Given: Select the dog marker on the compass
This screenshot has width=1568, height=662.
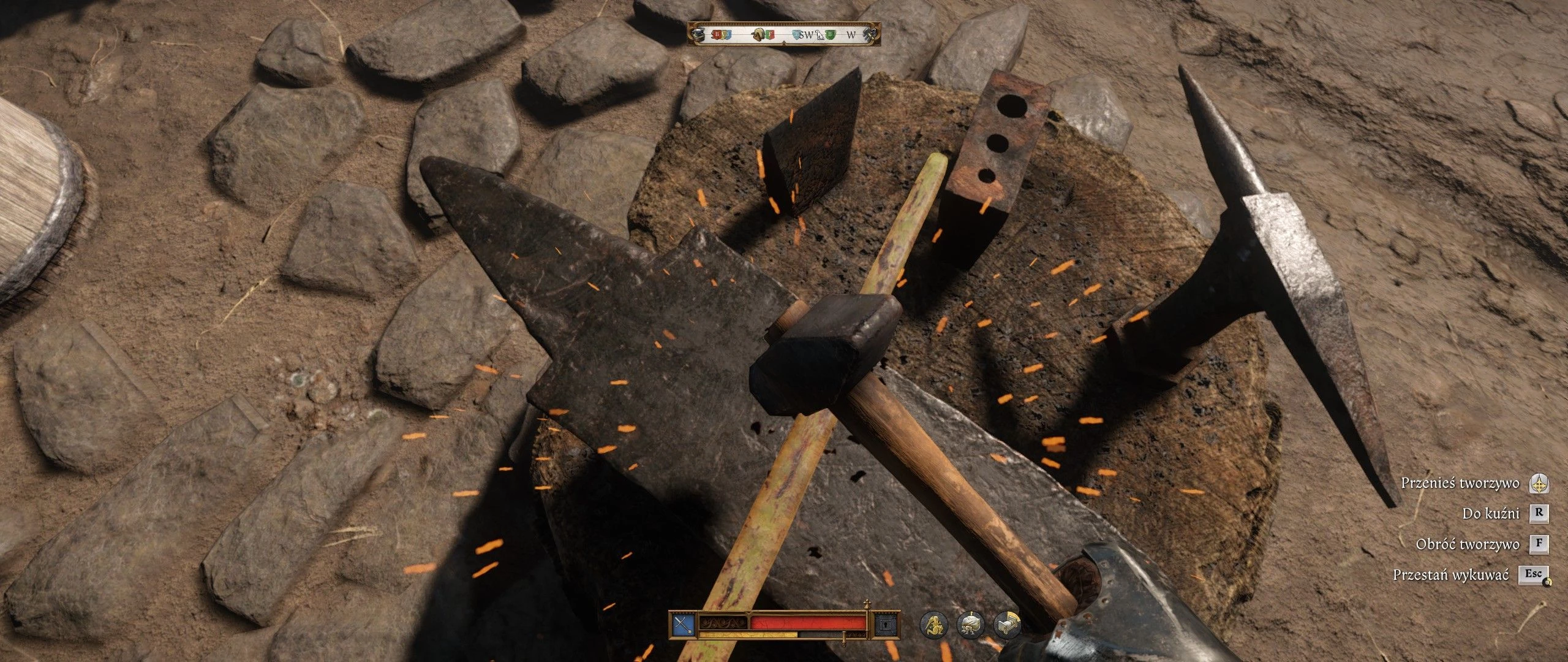Looking at the screenshot, I should click(820, 35).
